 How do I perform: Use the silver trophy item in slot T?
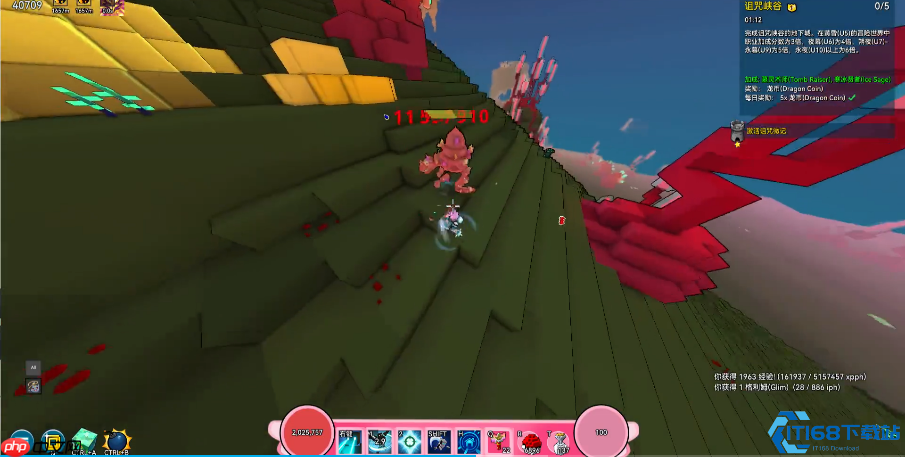tap(559, 439)
